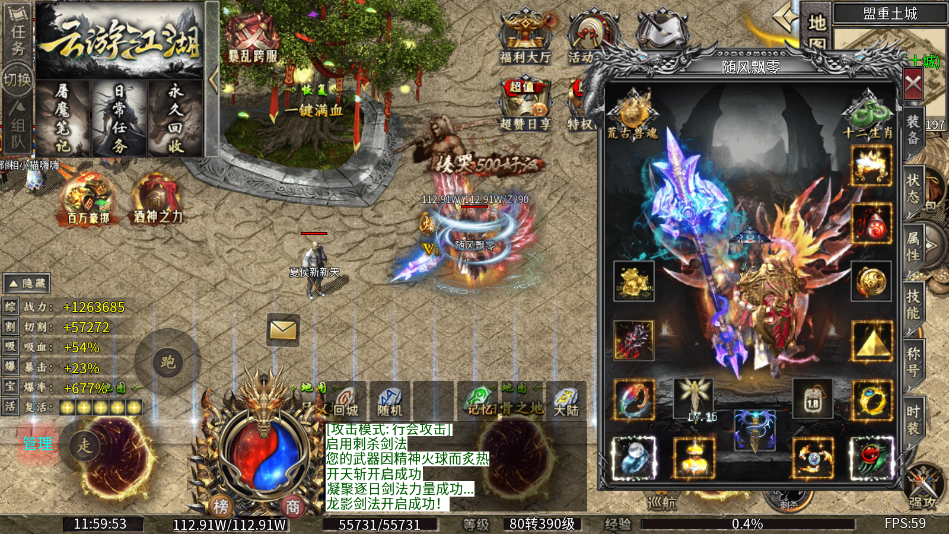Switch to the 时装 fashion tab
Viewport: 949px width, 534px height.
pyautogui.click(x=913, y=416)
